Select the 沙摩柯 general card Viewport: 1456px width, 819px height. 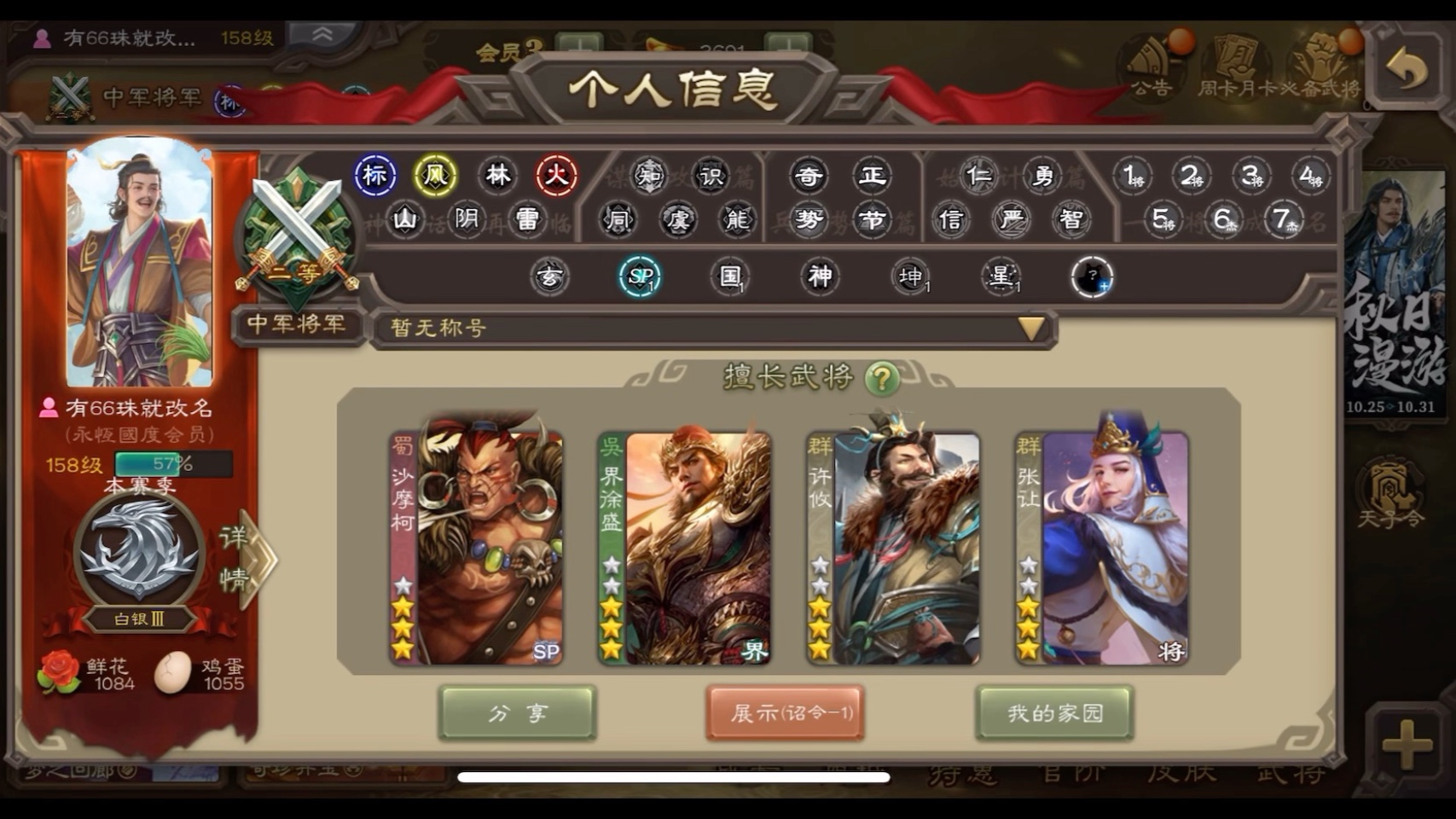pos(476,548)
